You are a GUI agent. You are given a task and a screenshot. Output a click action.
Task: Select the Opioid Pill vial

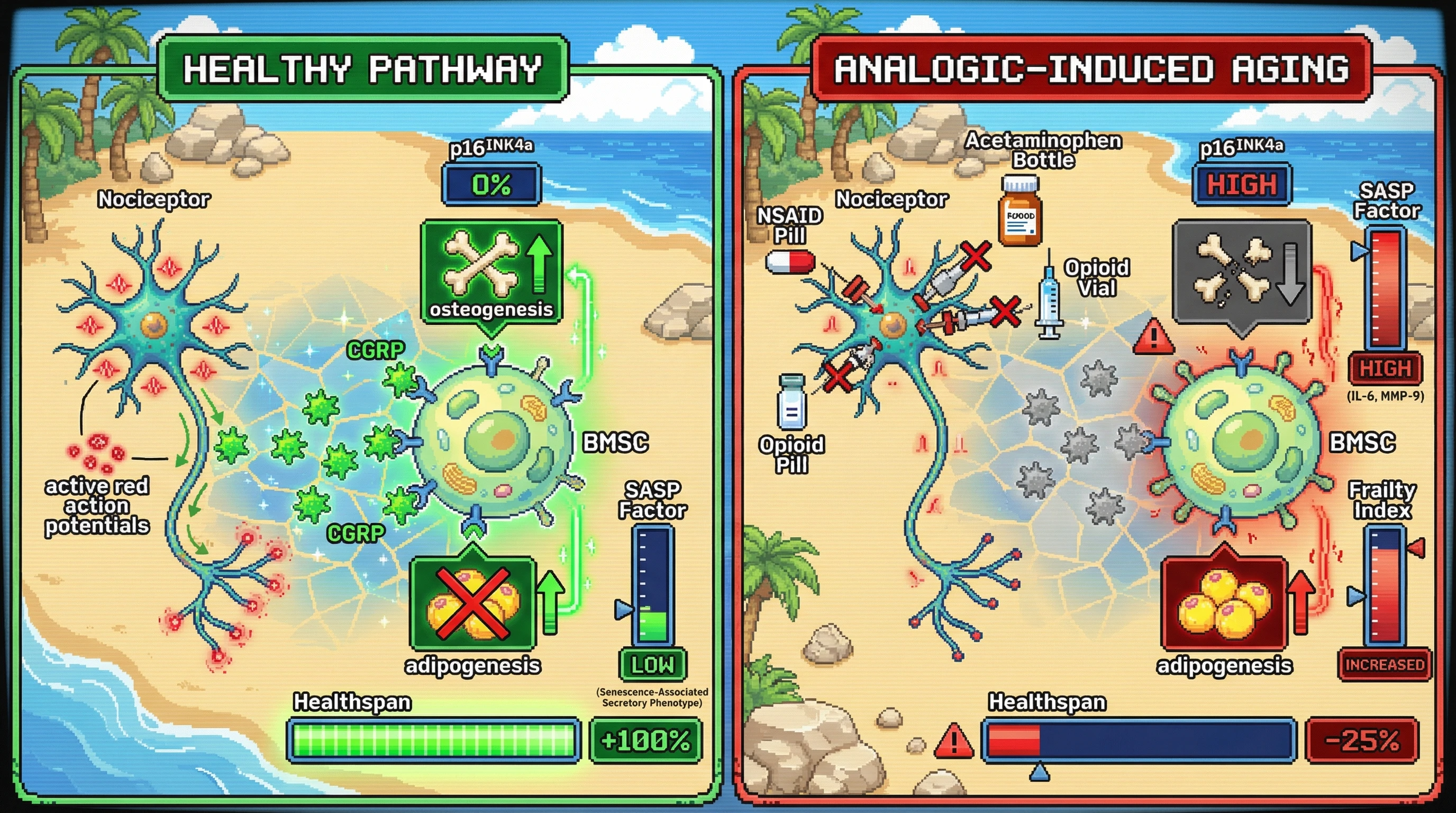tap(791, 402)
